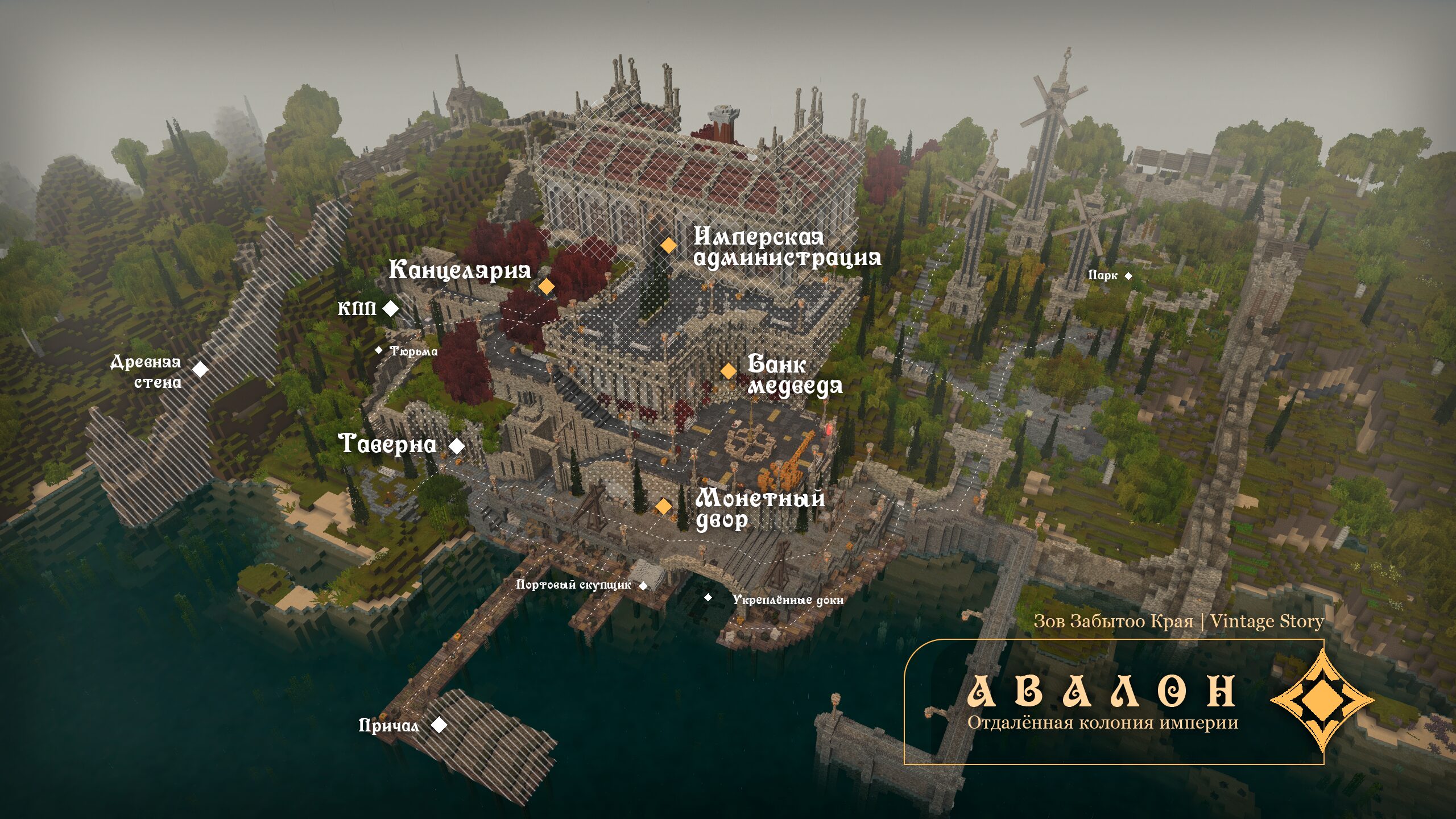Choose the КПП white diamond marker
This screenshot has height=819, width=1456.
click(x=391, y=308)
